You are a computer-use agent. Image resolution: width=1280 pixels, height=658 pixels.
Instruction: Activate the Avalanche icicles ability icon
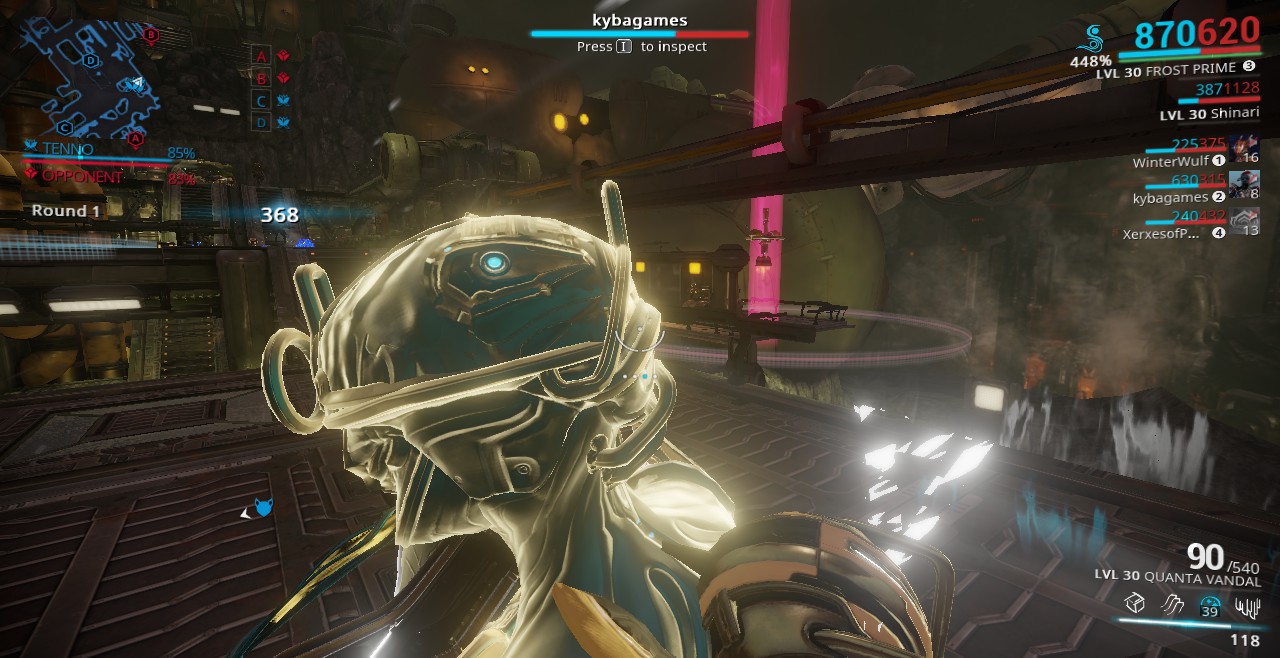(1247, 604)
